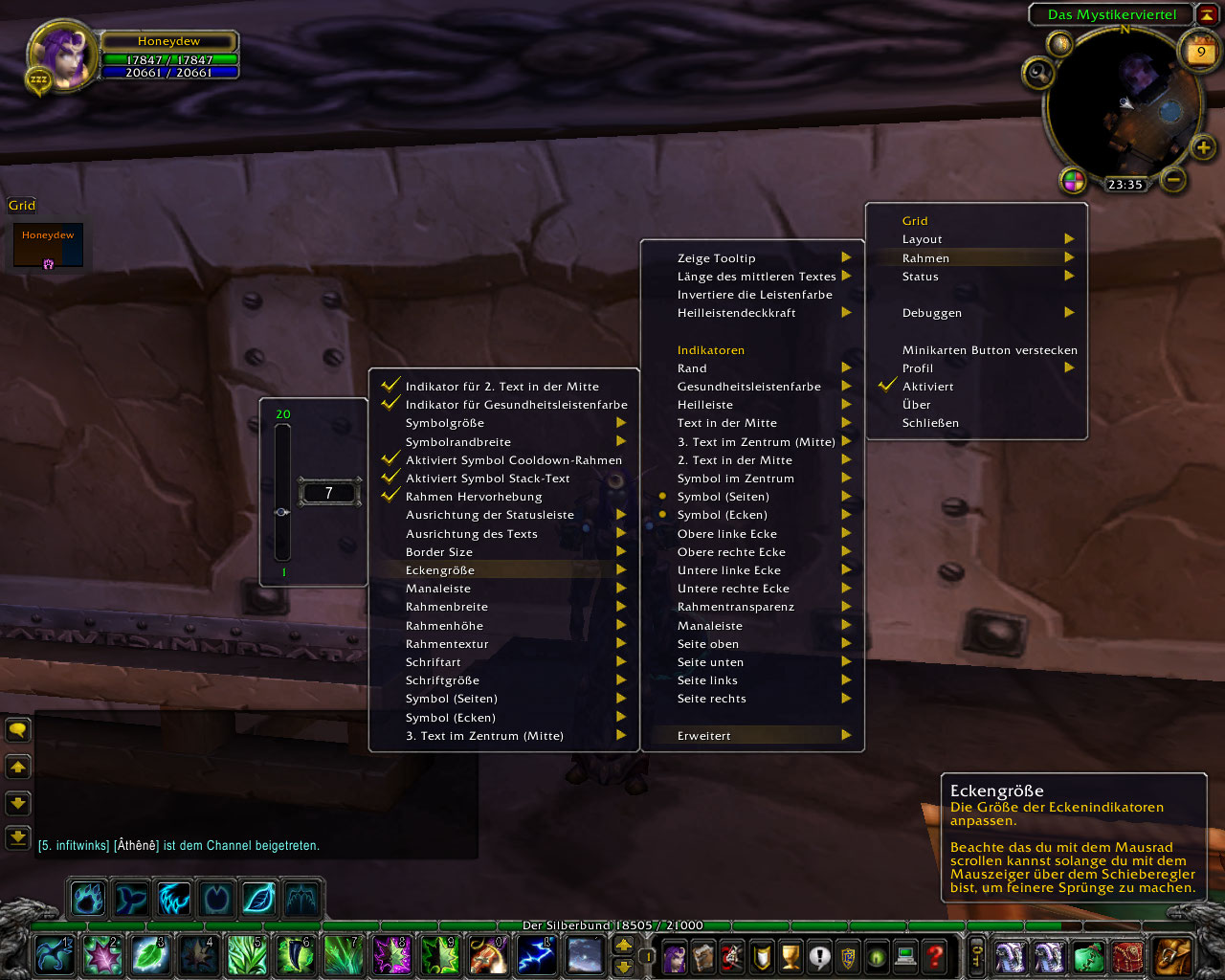Click the slider value input box
The image size is (1225, 980).
(329, 493)
